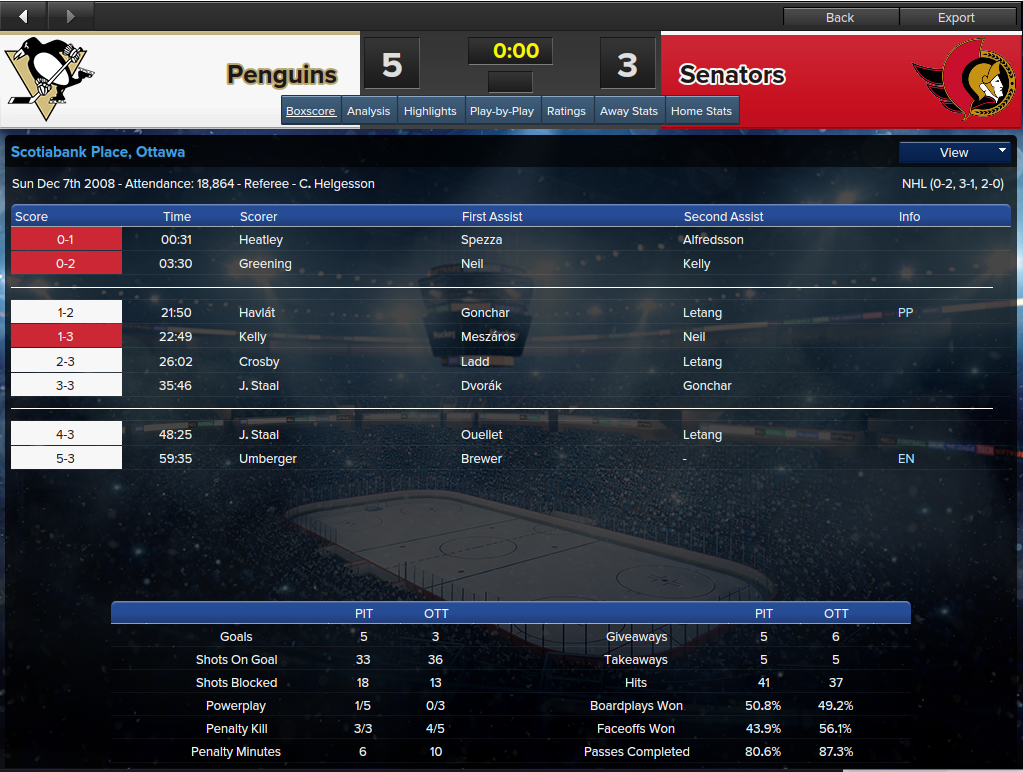Select scorer Heatley in first goal row
Viewport: 1023px width, 772px height.
point(261,240)
